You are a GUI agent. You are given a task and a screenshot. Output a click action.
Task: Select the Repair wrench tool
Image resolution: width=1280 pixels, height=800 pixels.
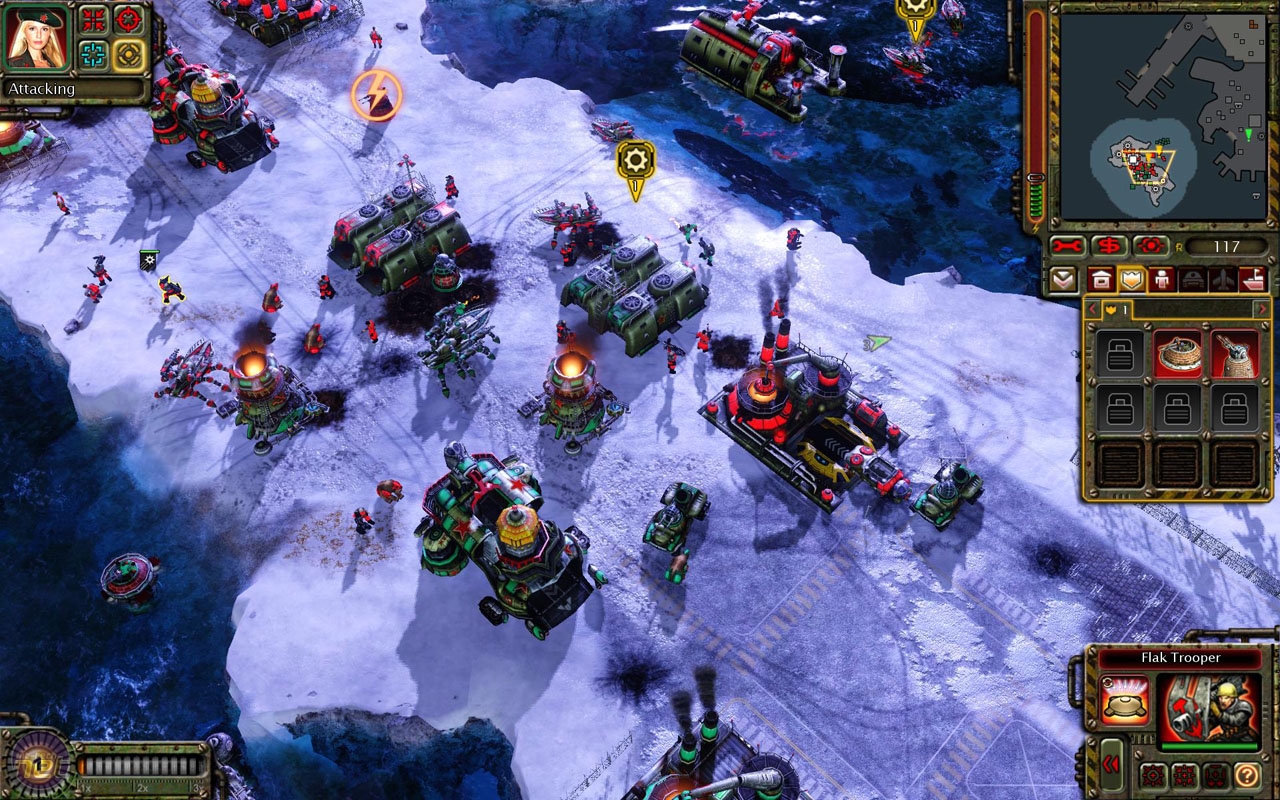(1067, 247)
